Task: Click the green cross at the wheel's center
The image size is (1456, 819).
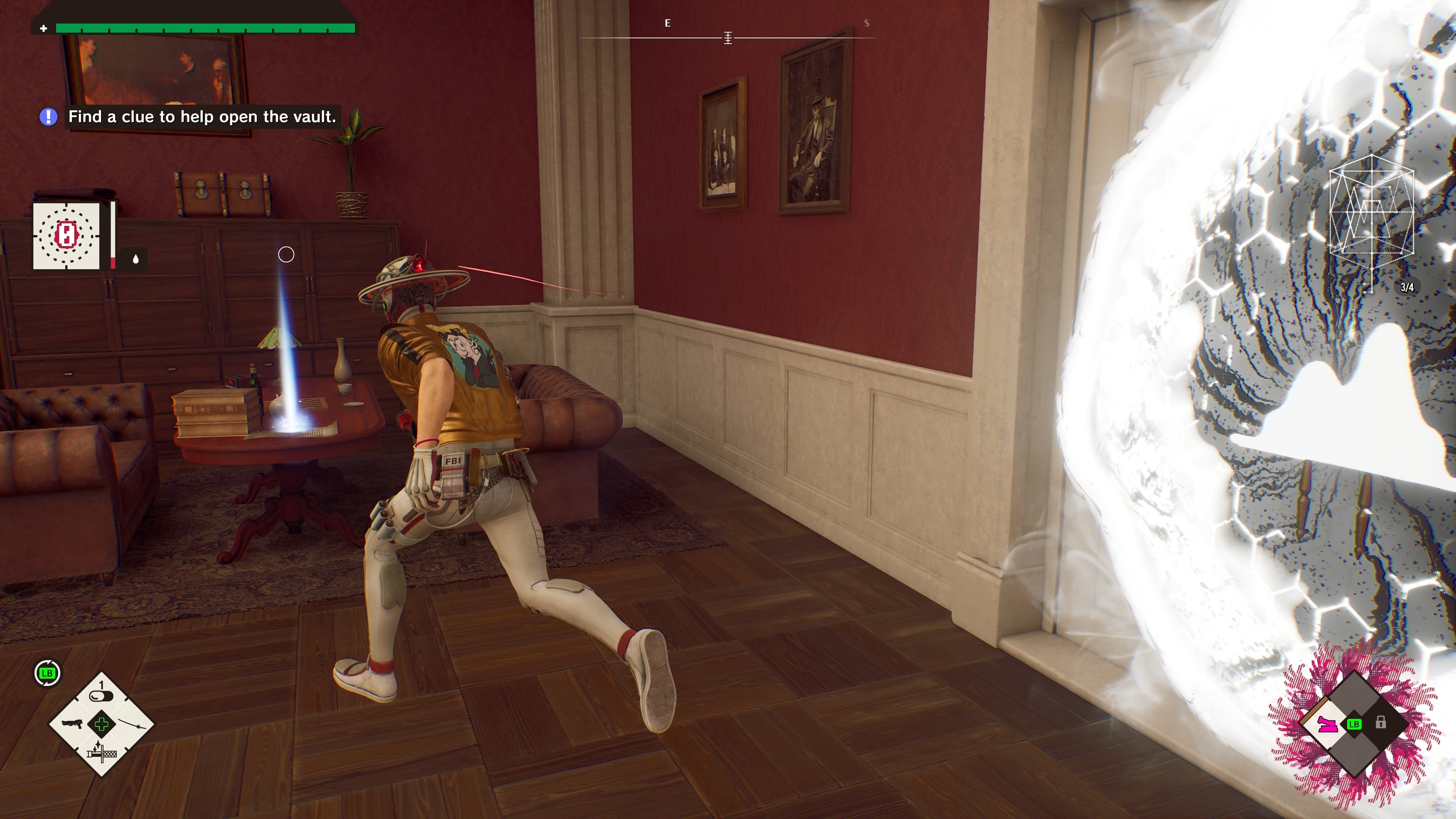Action: point(102,724)
